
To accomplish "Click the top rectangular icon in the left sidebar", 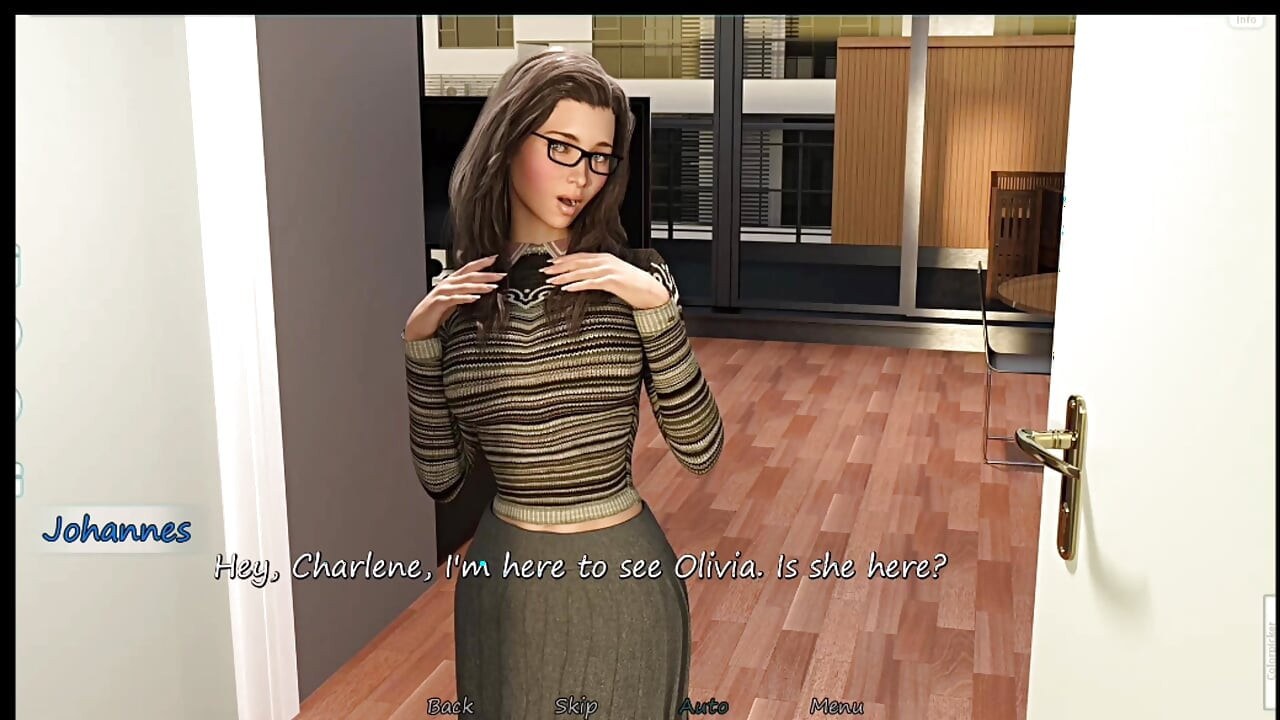I will (14, 265).
